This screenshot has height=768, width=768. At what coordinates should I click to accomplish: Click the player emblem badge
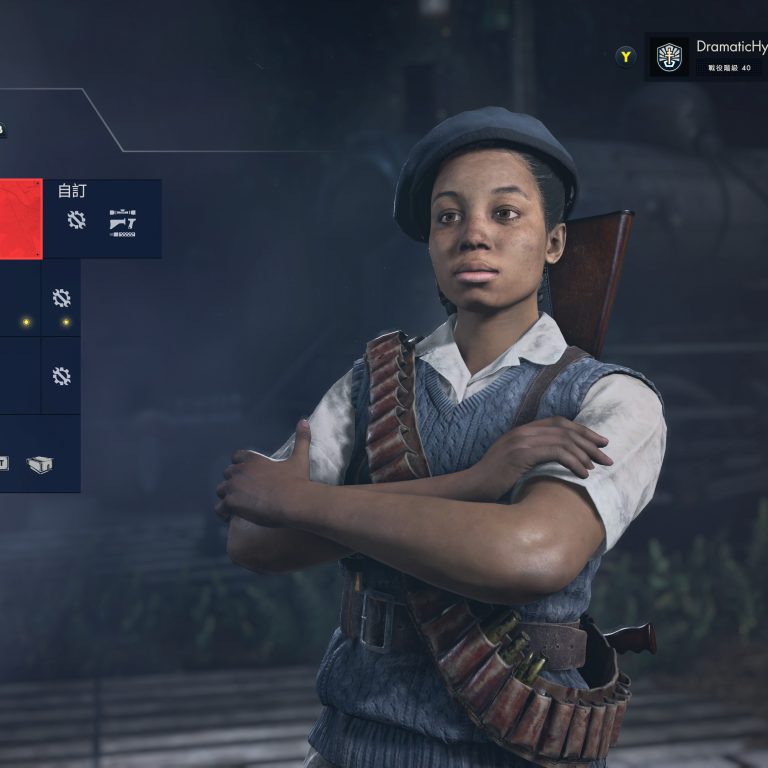click(669, 56)
